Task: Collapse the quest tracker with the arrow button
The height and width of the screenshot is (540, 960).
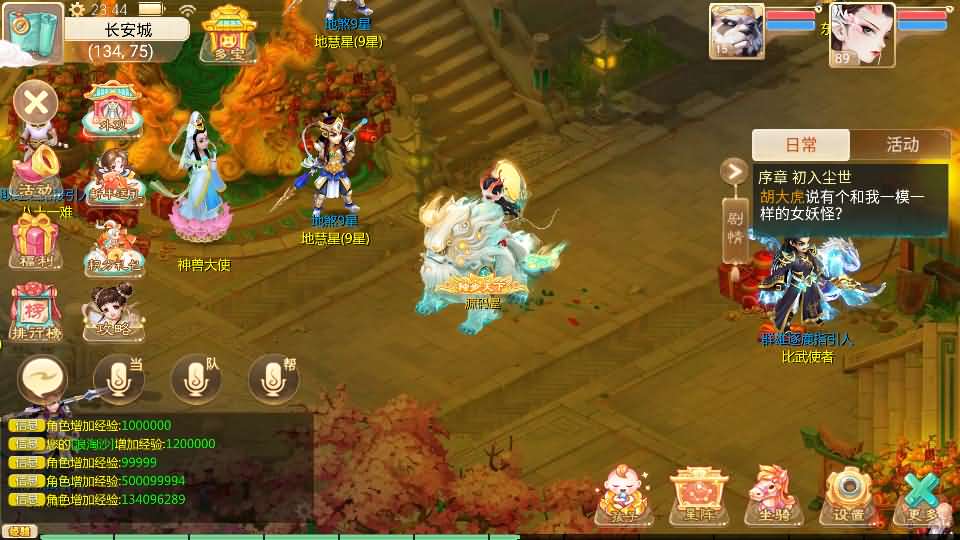Action: (x=735, y=171)
